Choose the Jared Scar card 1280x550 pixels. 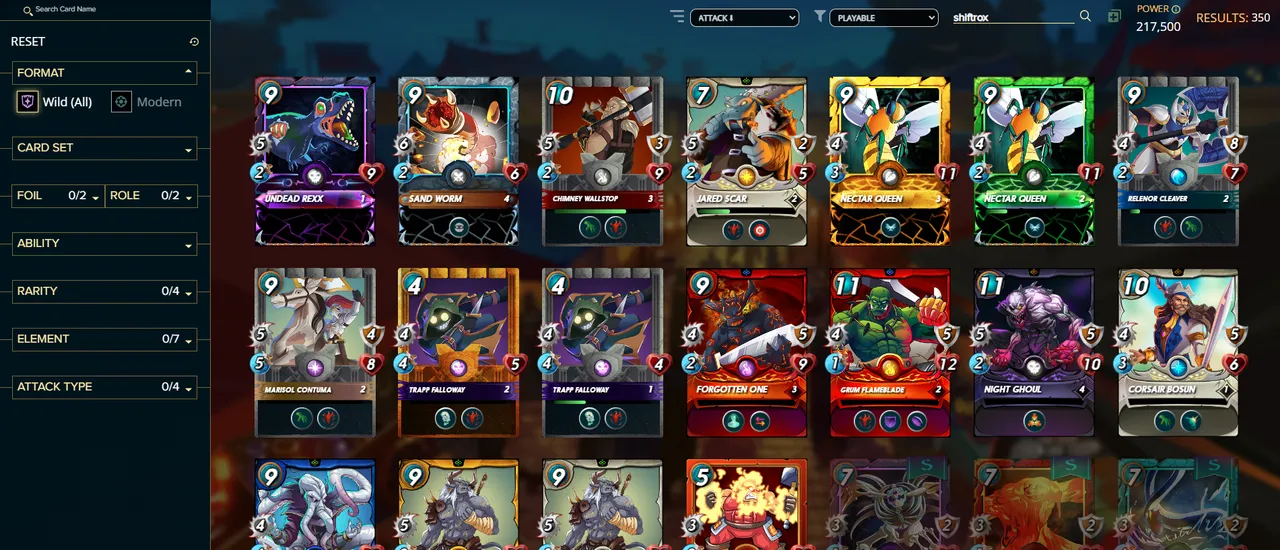coord(746,160)
